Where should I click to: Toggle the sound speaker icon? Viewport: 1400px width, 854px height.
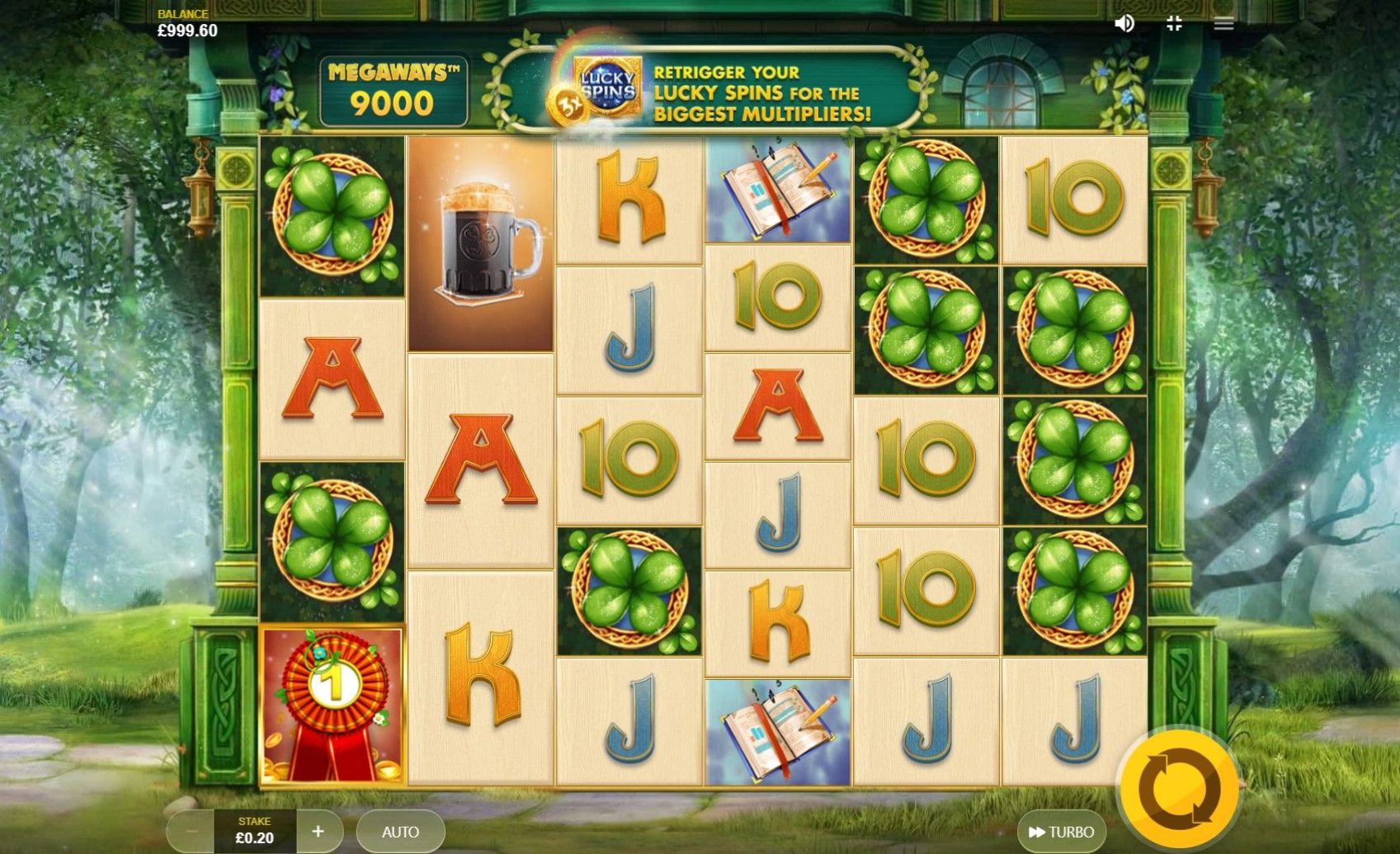[x=1124, y=24]
